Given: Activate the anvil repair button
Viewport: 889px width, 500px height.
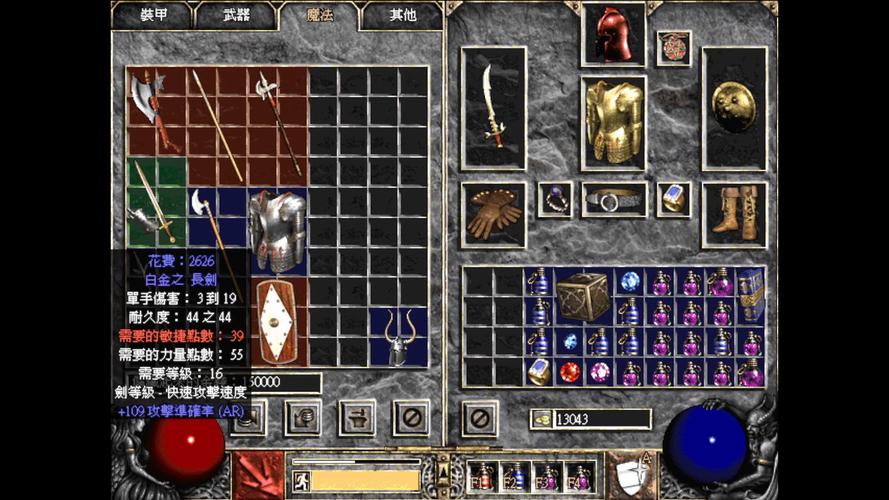Looking at the screenshot, I should (x=356, y=417).
